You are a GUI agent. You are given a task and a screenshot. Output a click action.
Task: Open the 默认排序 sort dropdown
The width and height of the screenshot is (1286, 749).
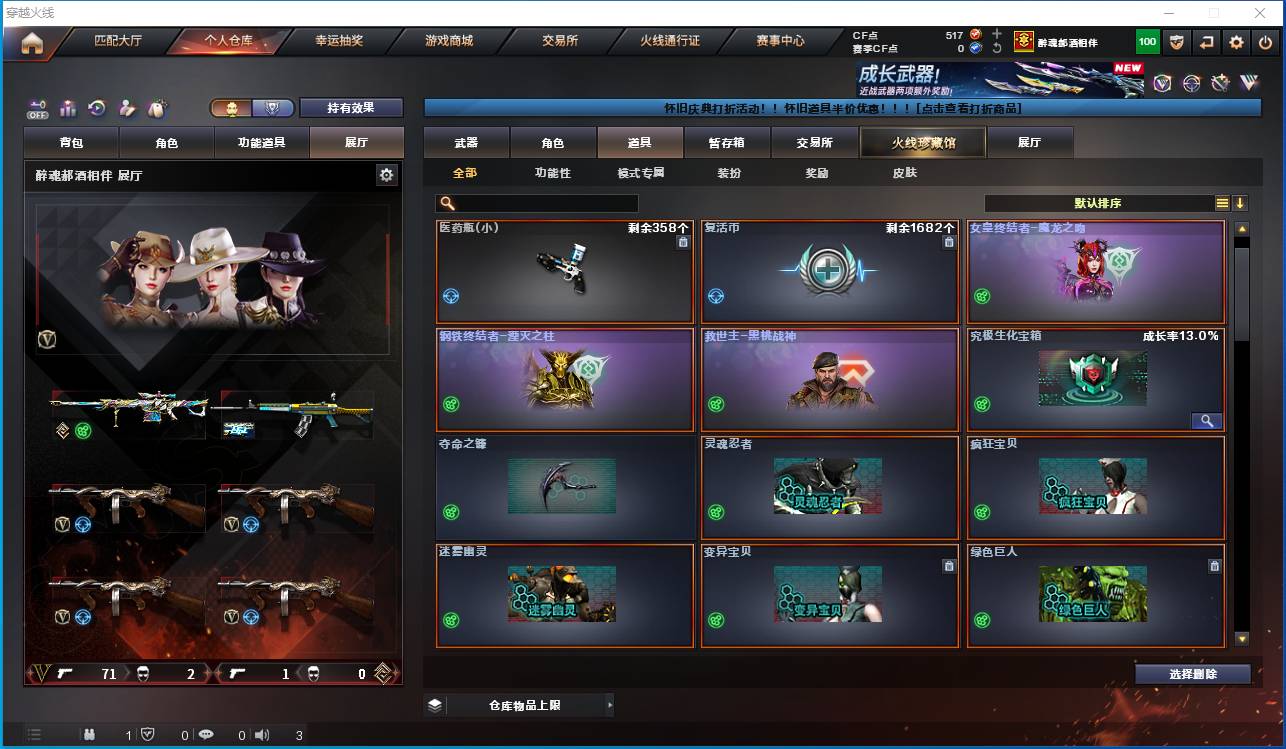(1098, 203)
